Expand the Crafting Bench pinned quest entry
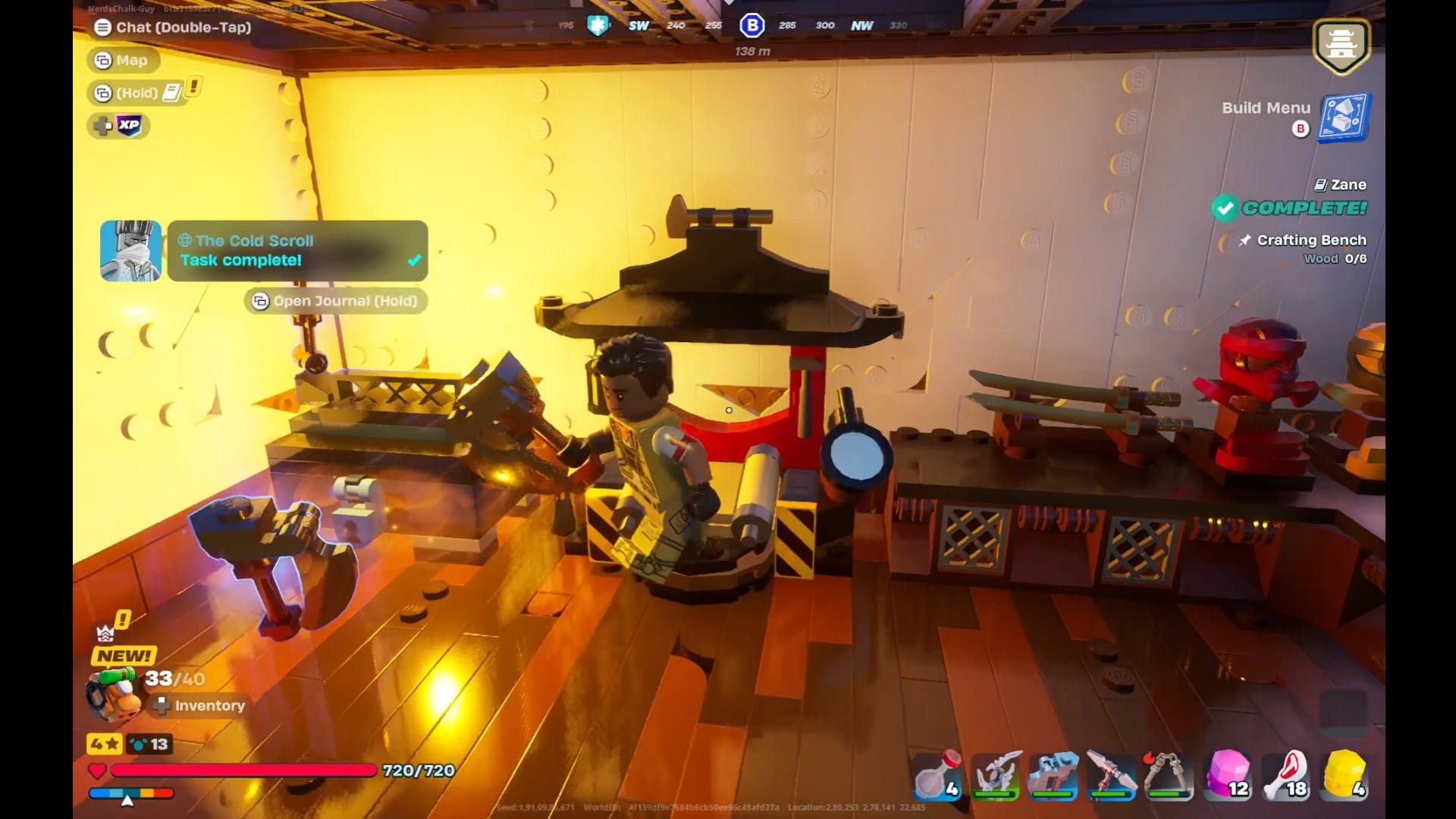This screenshot has height=819, width=1456. click(1311, 240)
